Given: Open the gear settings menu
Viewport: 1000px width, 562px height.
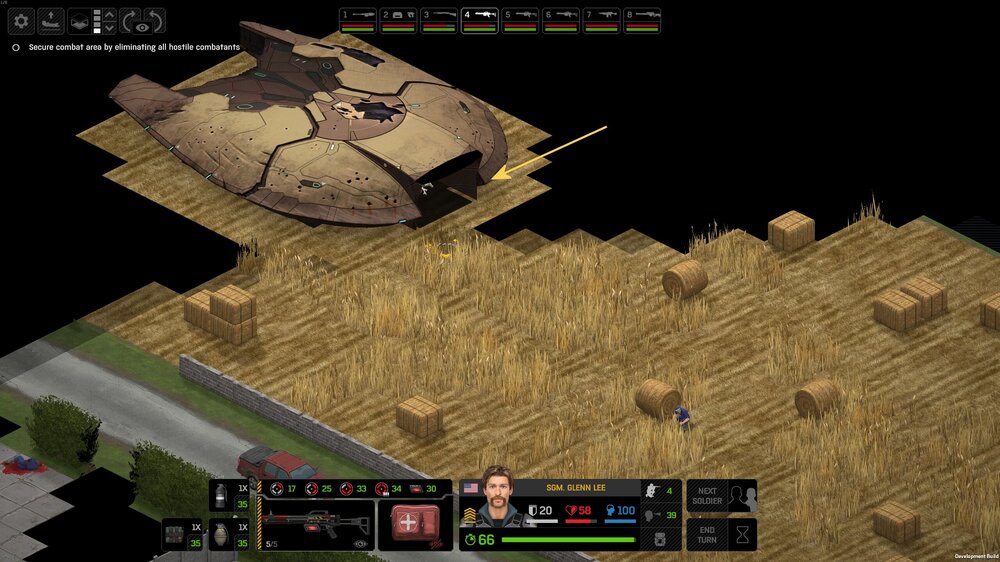Looking at the screenshot, I should [x=21, y=21].
